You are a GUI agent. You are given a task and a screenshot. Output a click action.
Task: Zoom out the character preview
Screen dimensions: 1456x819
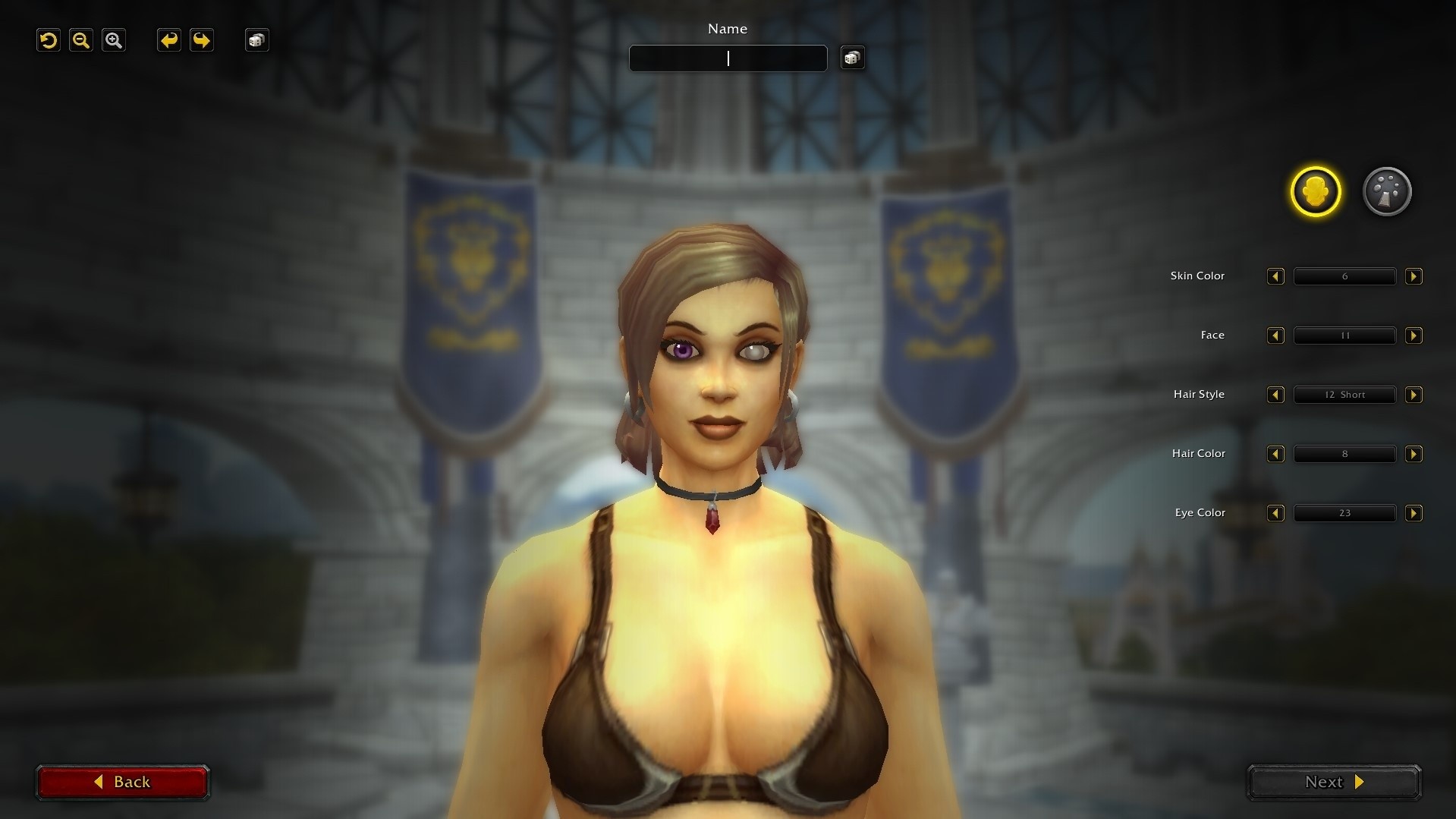coord(81,40)
